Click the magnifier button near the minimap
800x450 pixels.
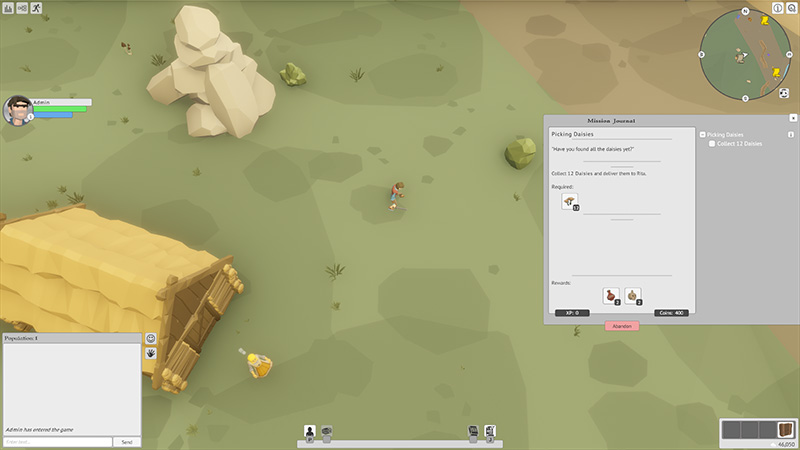[792, 8]
